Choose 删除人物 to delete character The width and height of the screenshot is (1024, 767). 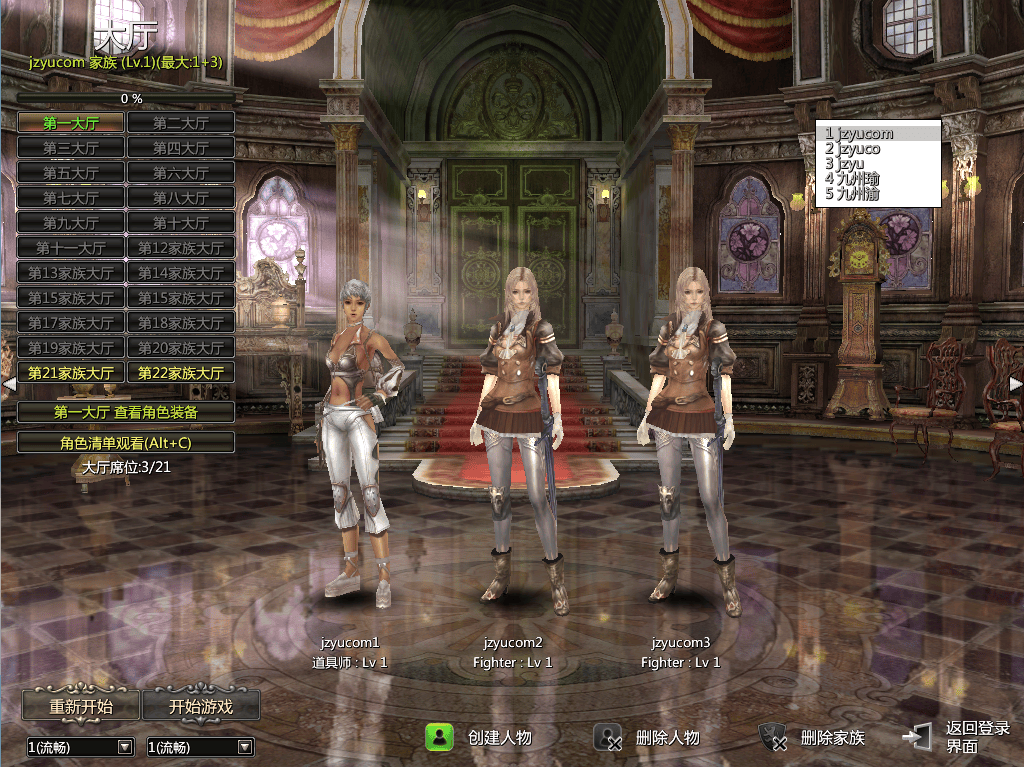click(648, 738)
